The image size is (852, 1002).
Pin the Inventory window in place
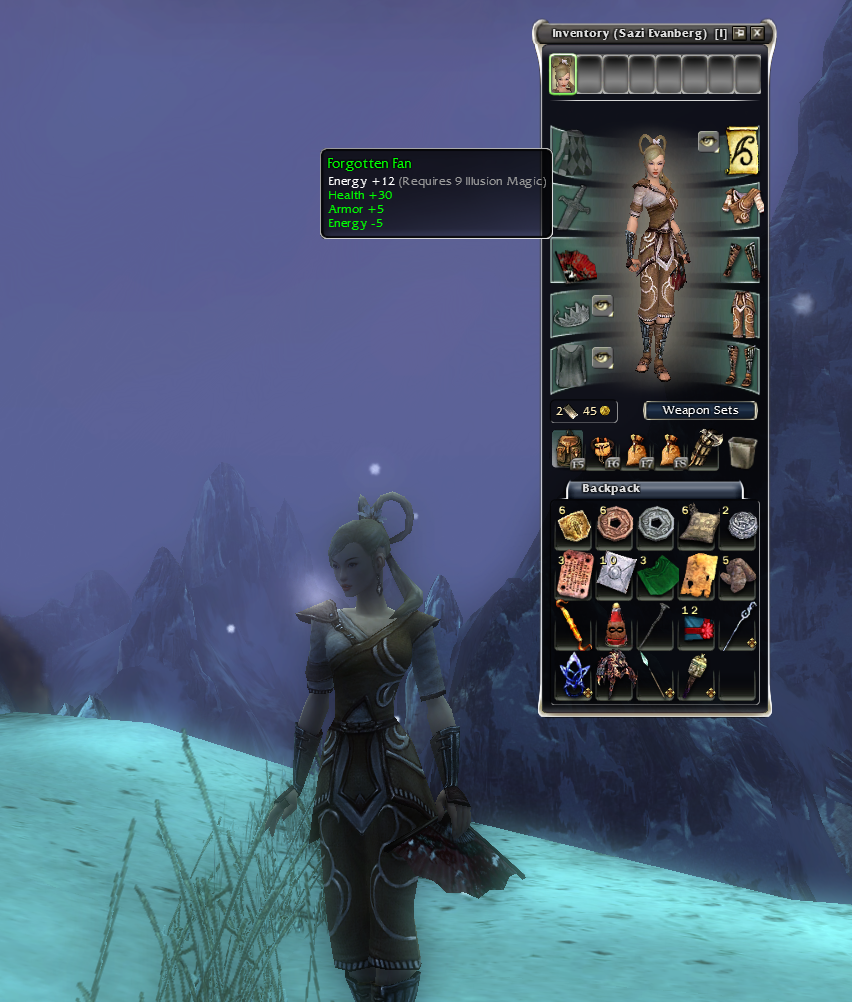(739, 33)
